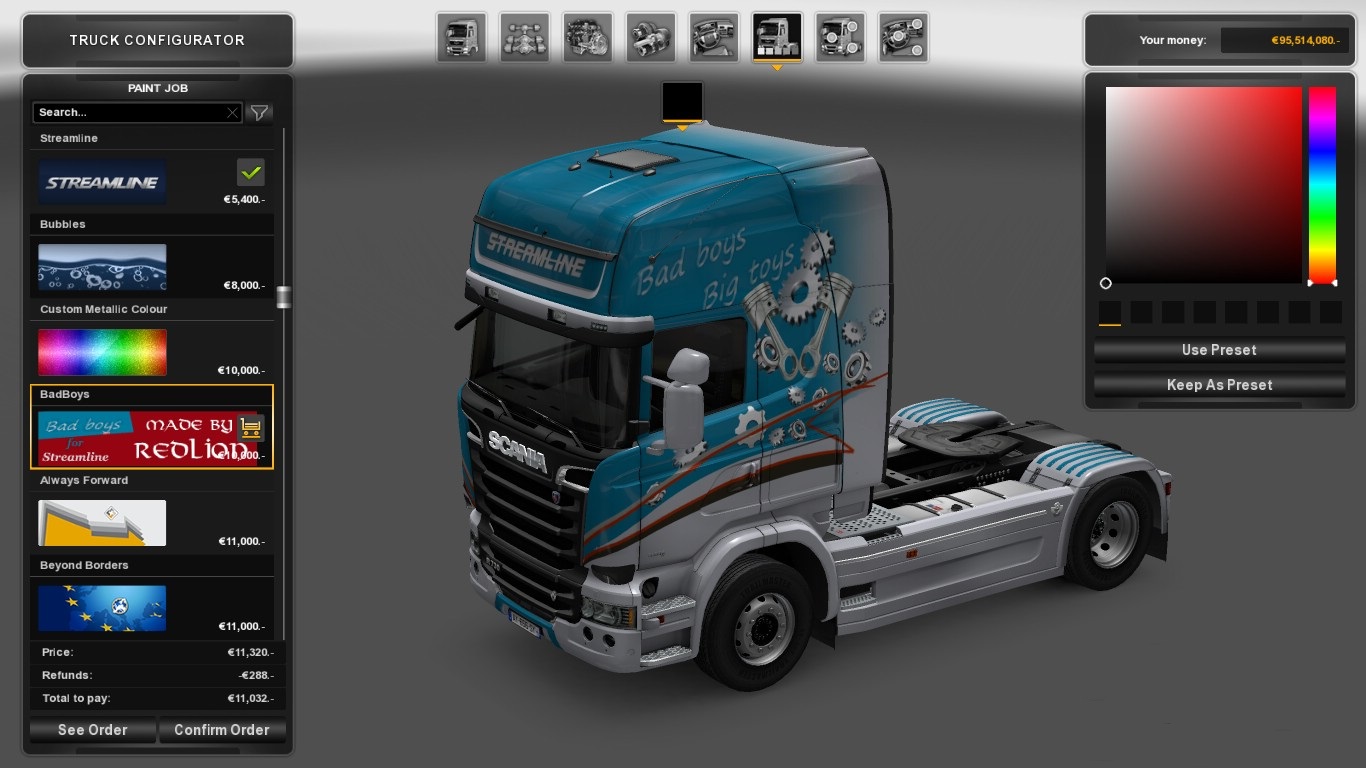The image size is (1366, 768).
Task: Open the exterior accessories tab
Action: pos(840,38)
